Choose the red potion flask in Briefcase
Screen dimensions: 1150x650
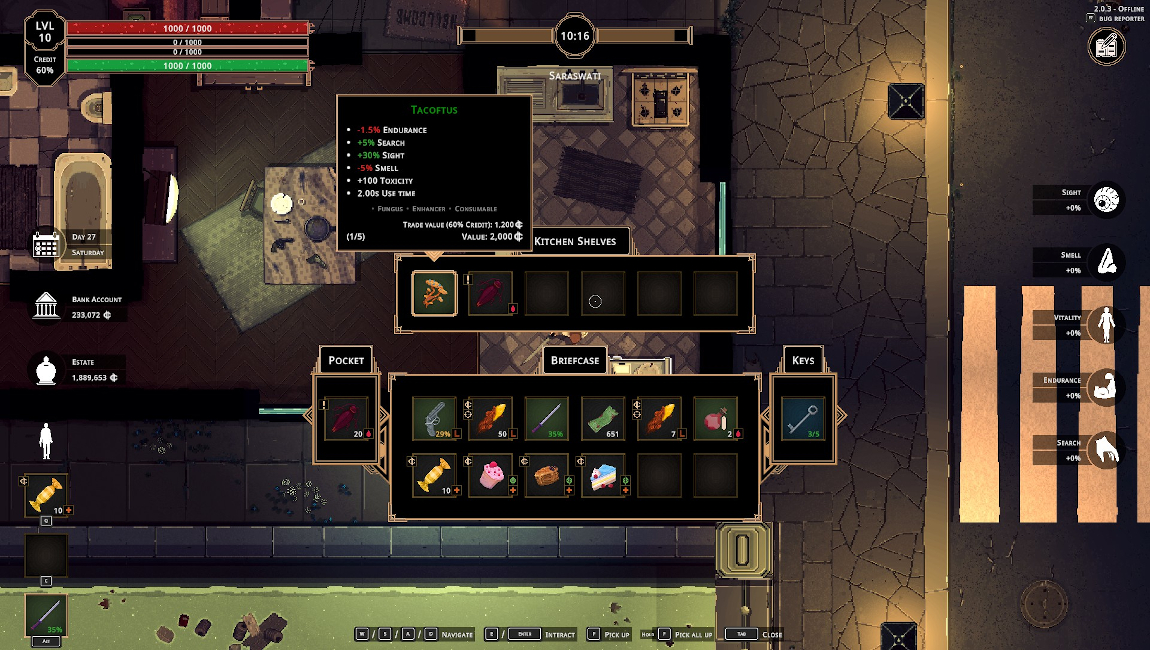click(x=715, y=418)
